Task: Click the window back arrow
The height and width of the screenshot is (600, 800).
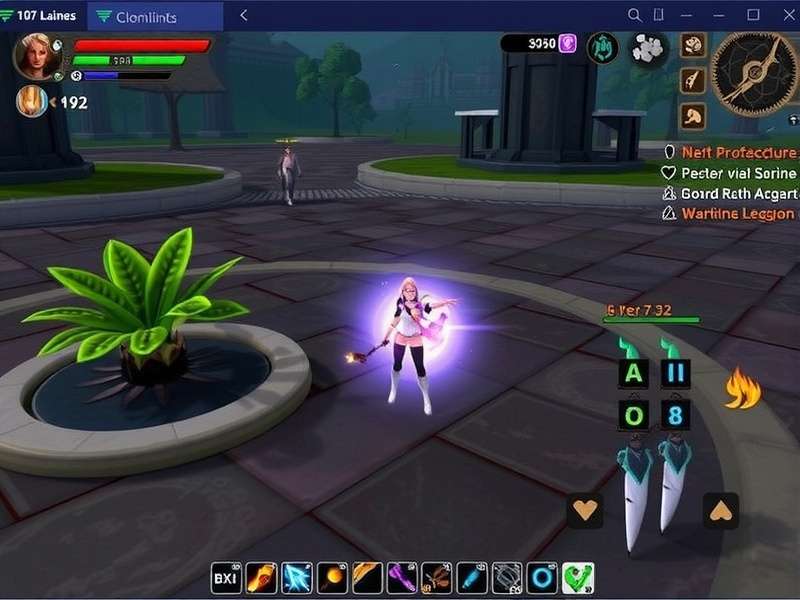Action: point(244,16)
